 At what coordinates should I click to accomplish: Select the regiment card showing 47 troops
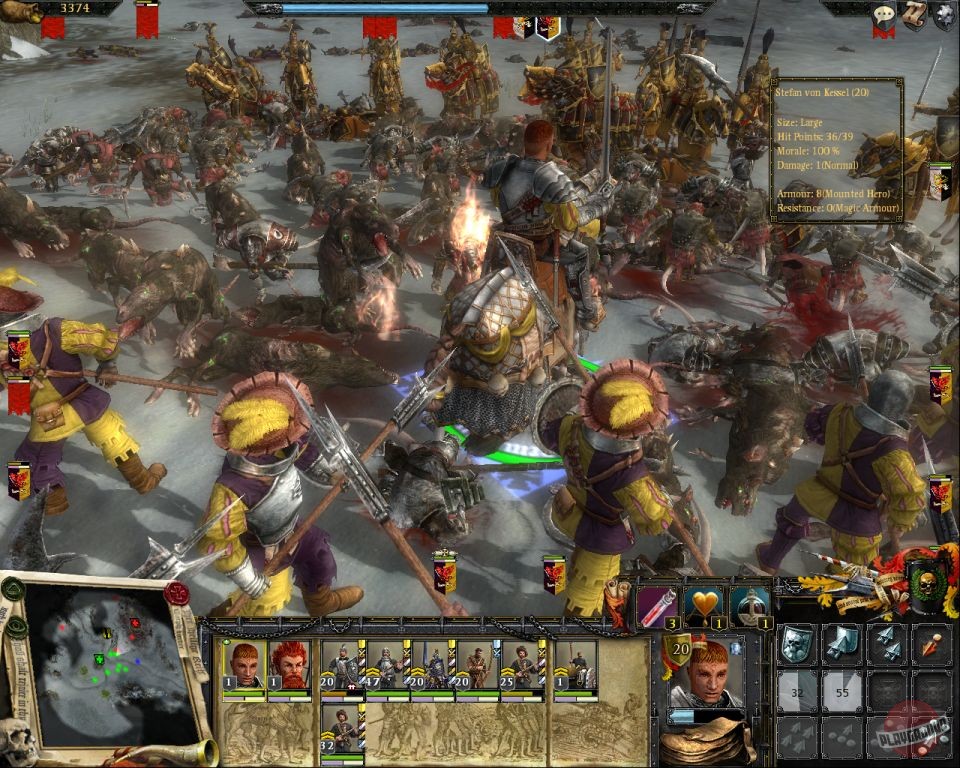pyautogui.click(x=386, y=667)
